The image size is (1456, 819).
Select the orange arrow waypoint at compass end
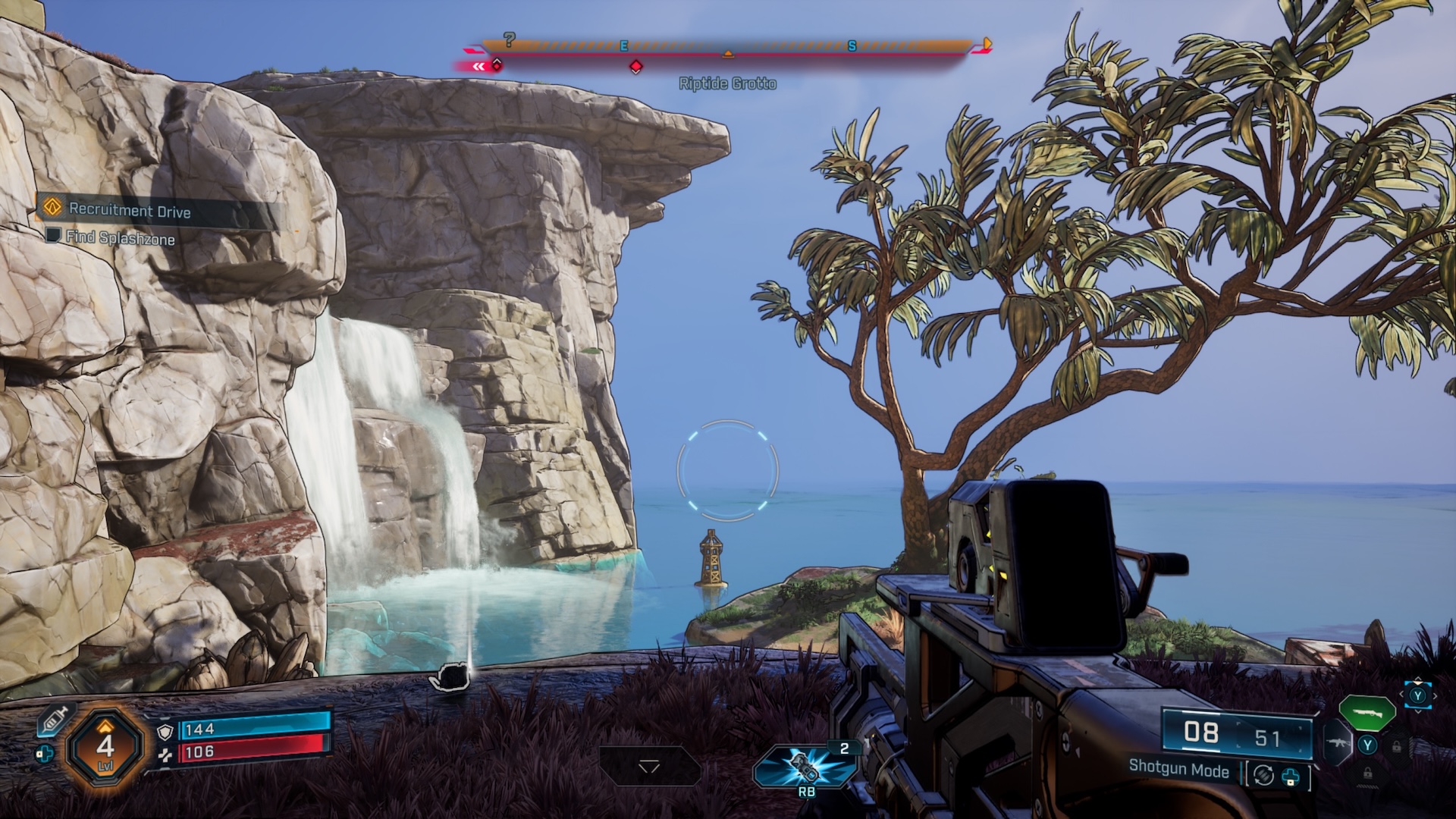pyautogui.click(x=985, y=43)
